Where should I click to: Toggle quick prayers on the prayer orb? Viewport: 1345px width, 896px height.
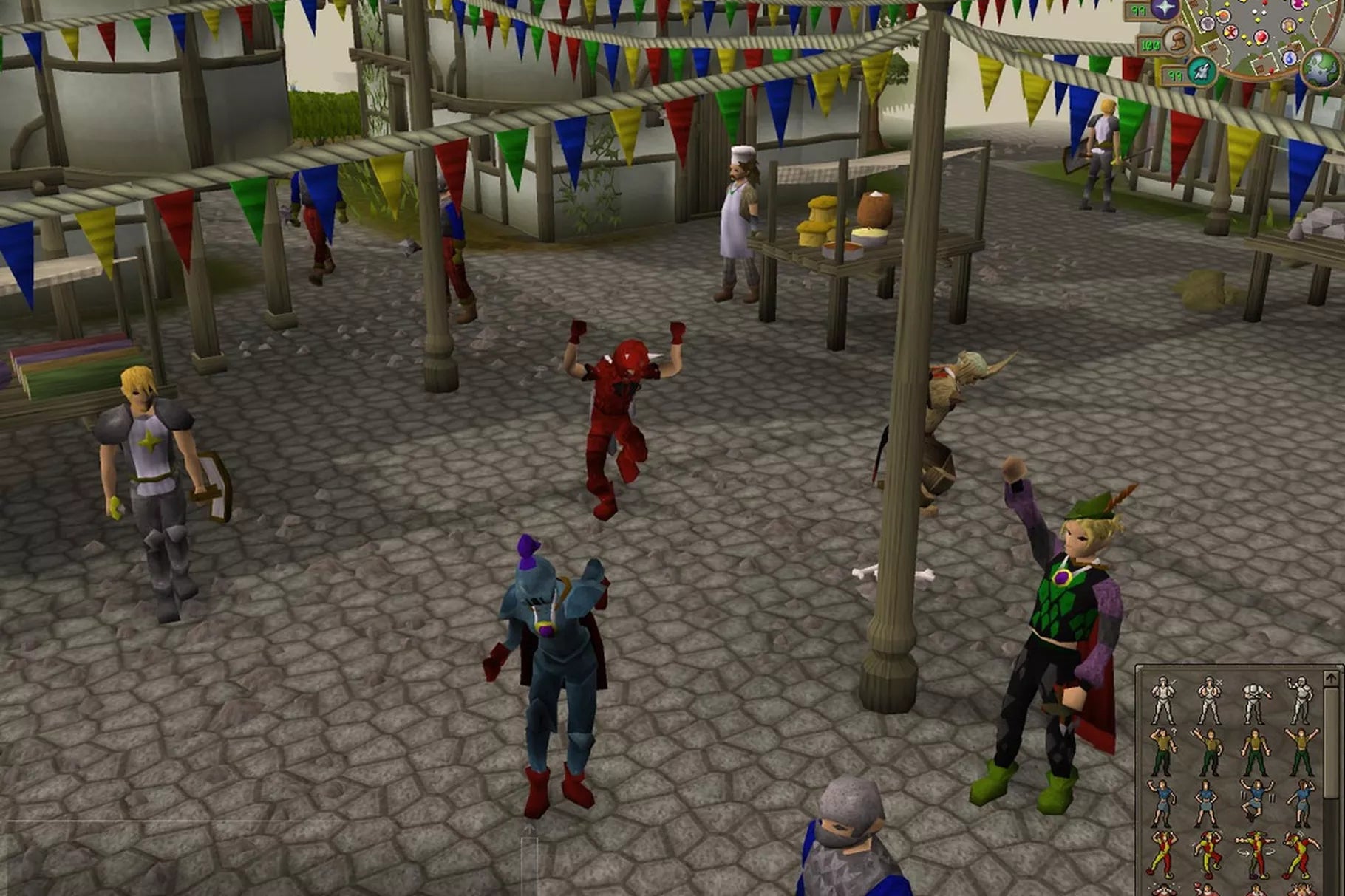click(x=1165, y=10)
